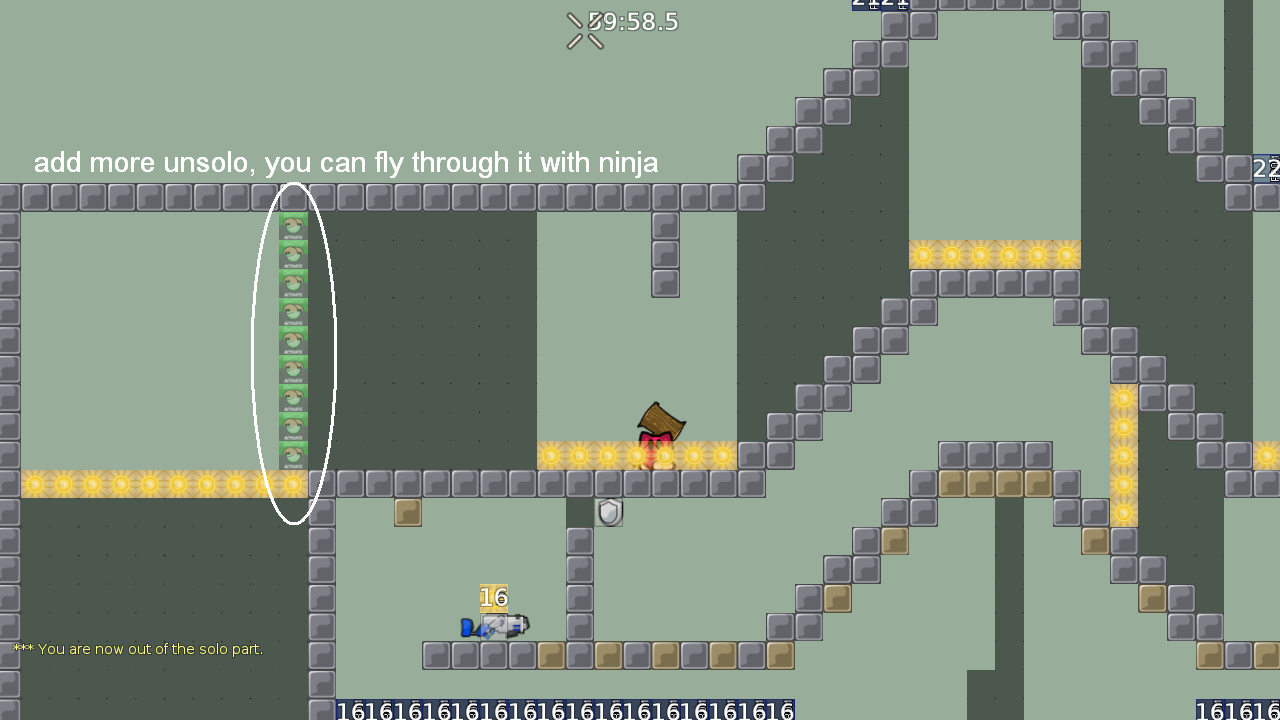Select the shield power-up icon

(x=609, y=512)
